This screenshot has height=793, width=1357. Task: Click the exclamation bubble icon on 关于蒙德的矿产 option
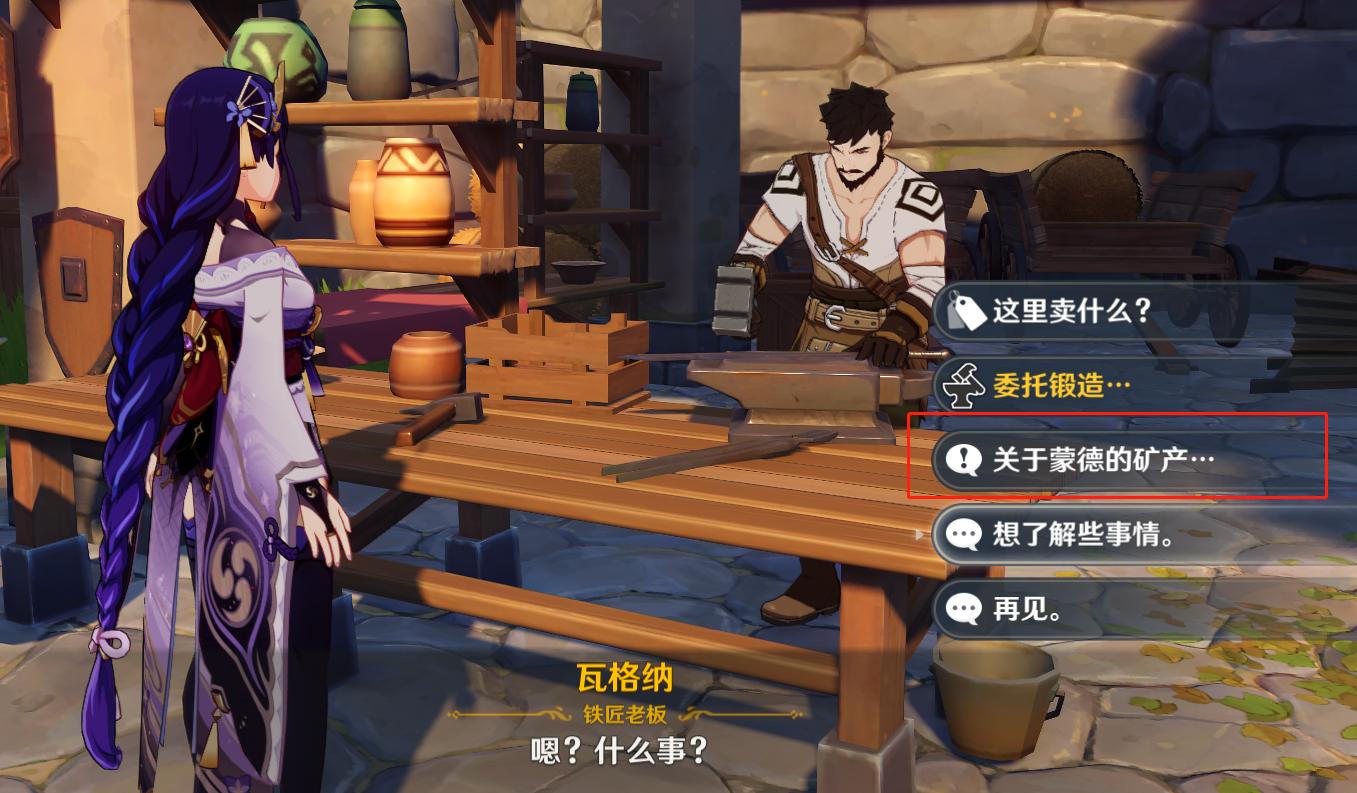[962, 459]
